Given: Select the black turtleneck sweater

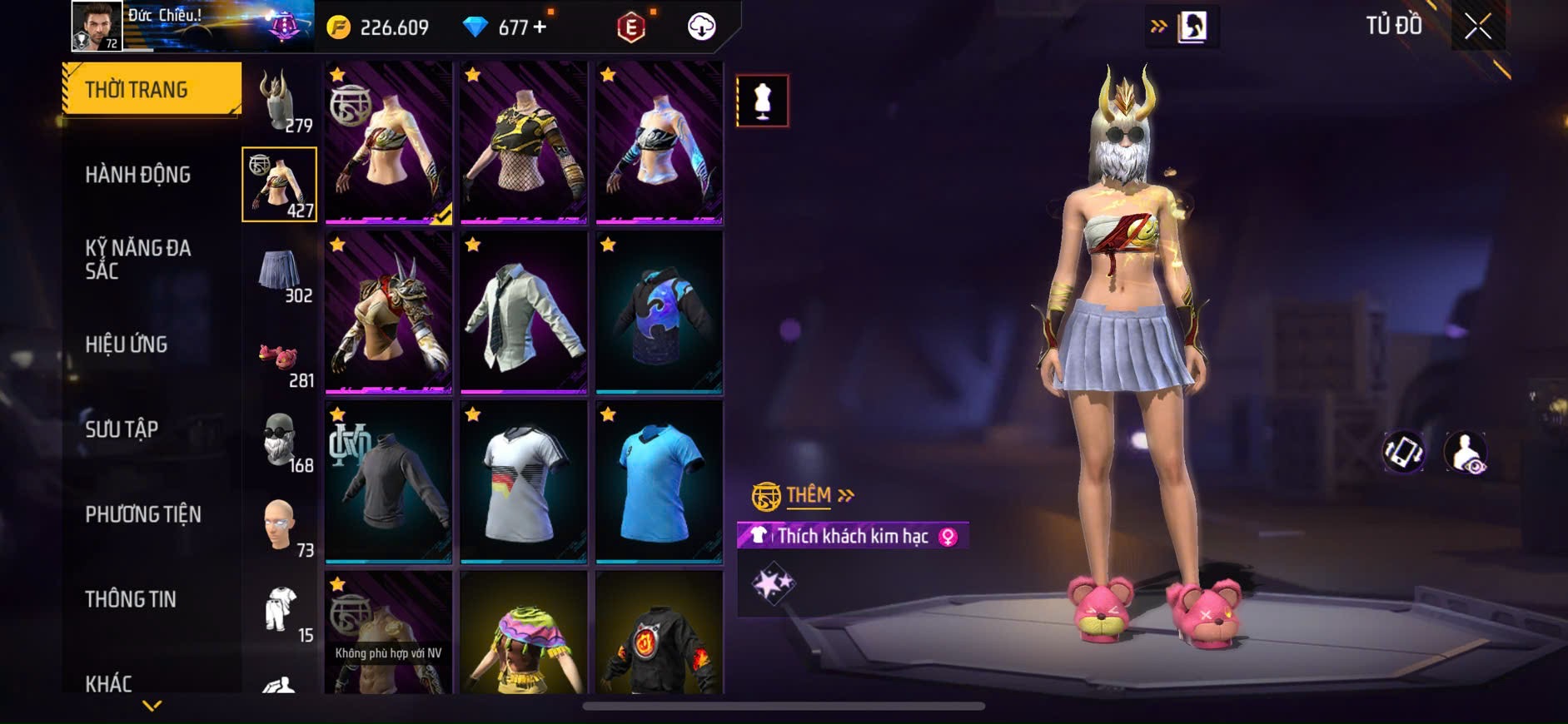Looking at the screenshot, I should (x=389, y=482).
